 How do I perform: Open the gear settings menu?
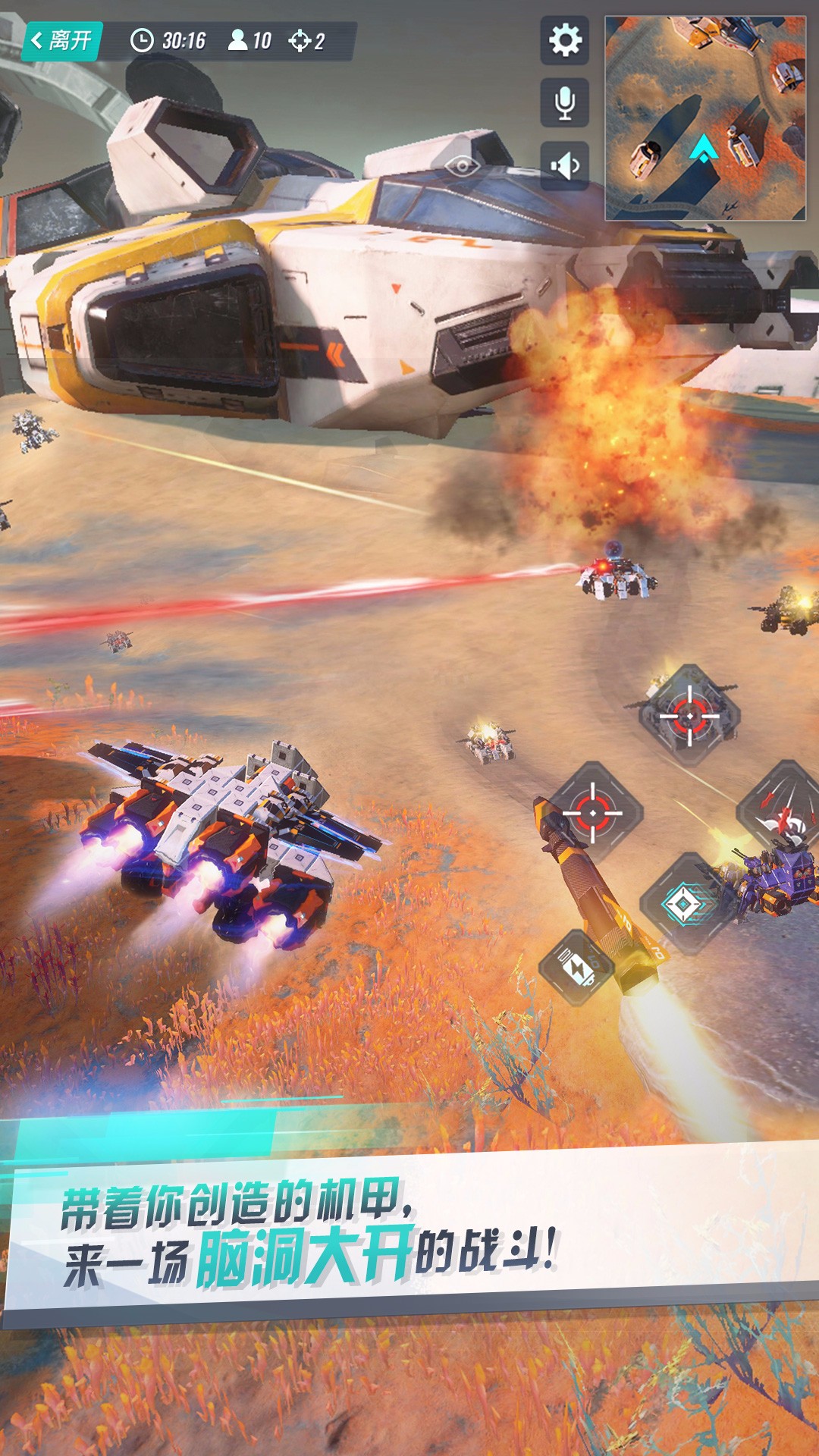(x=565, y=40)
